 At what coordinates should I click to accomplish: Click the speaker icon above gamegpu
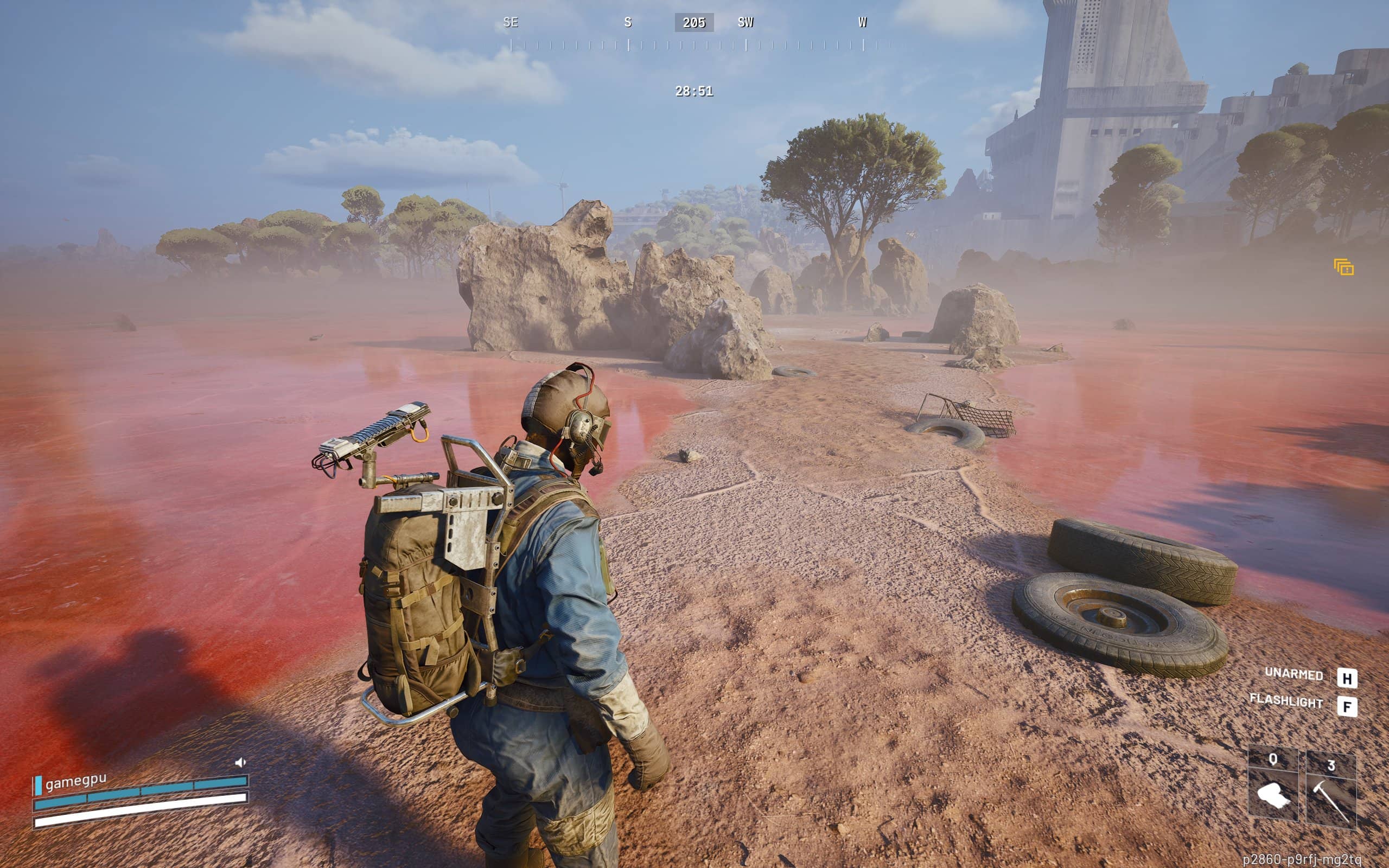tap(240, 762)
